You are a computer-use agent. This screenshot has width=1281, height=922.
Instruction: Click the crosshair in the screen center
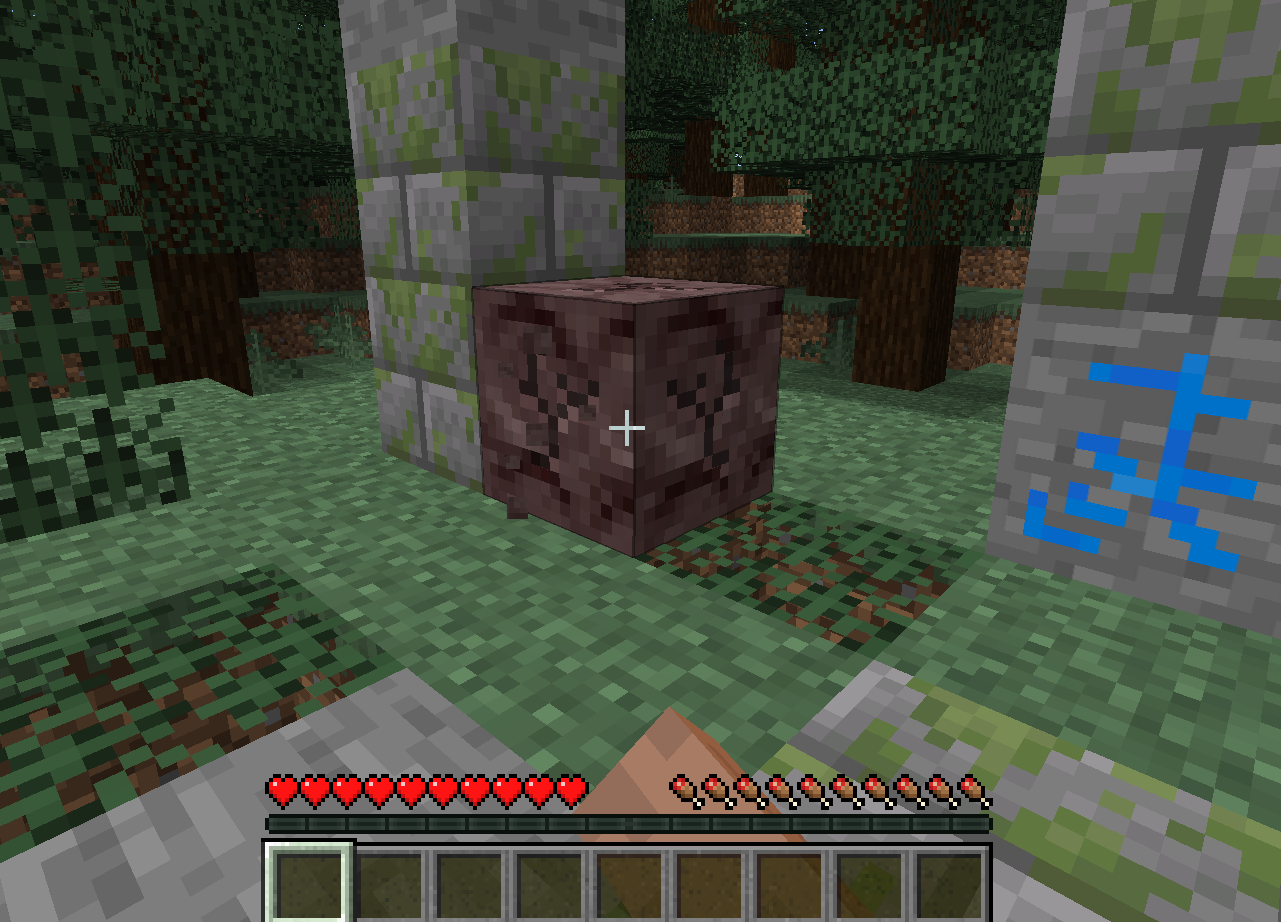pyautogui.click(x=628, y=427)
